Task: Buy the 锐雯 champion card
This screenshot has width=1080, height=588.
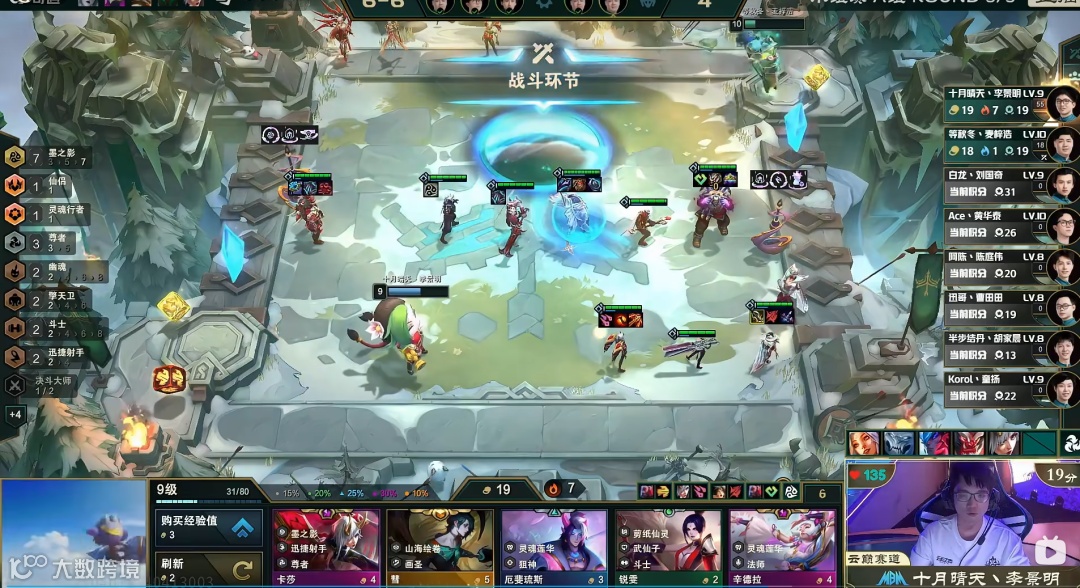Action: (668, 546)
